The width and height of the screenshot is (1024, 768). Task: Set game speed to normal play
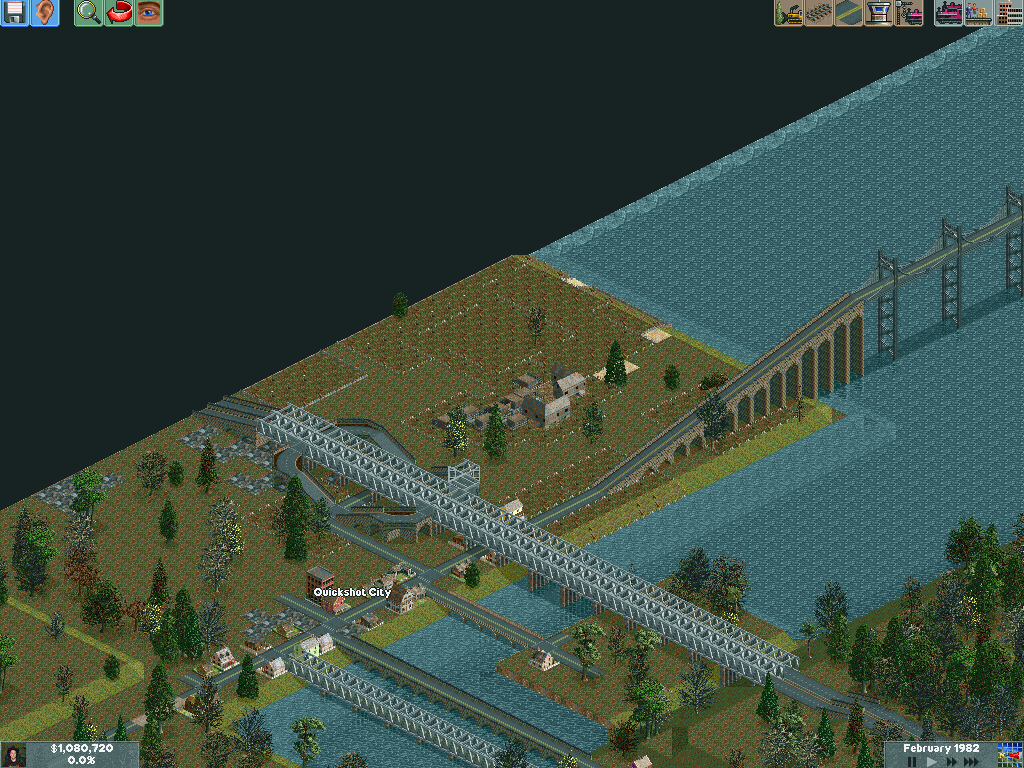tap(932, 762)
